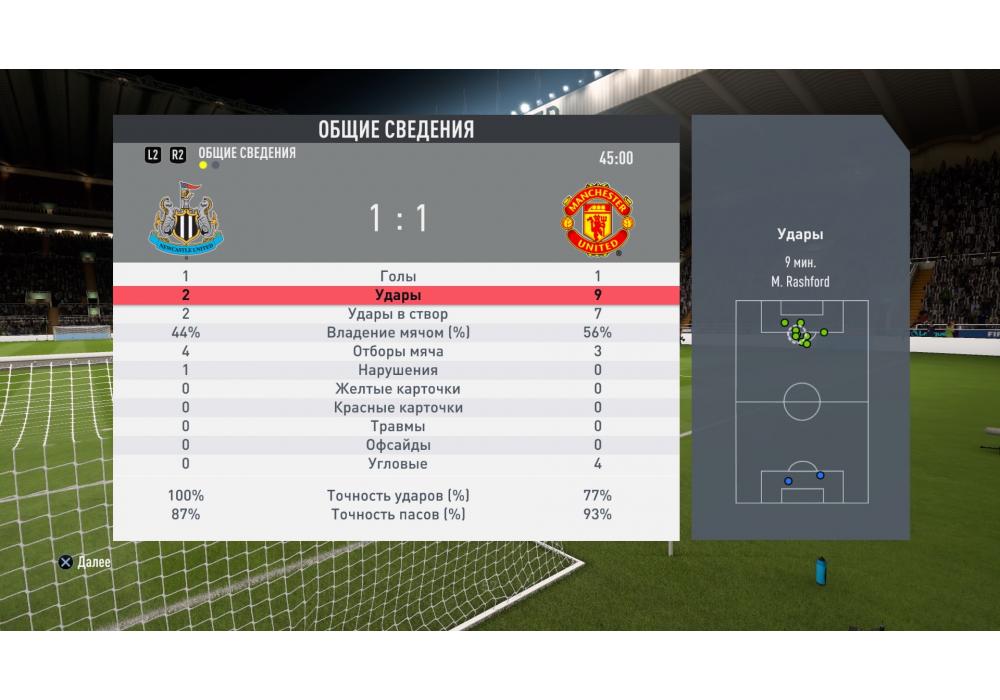Select the Желтые карточки row
The height and width of the screenshot is (700, 1000).
coord(398,389)
